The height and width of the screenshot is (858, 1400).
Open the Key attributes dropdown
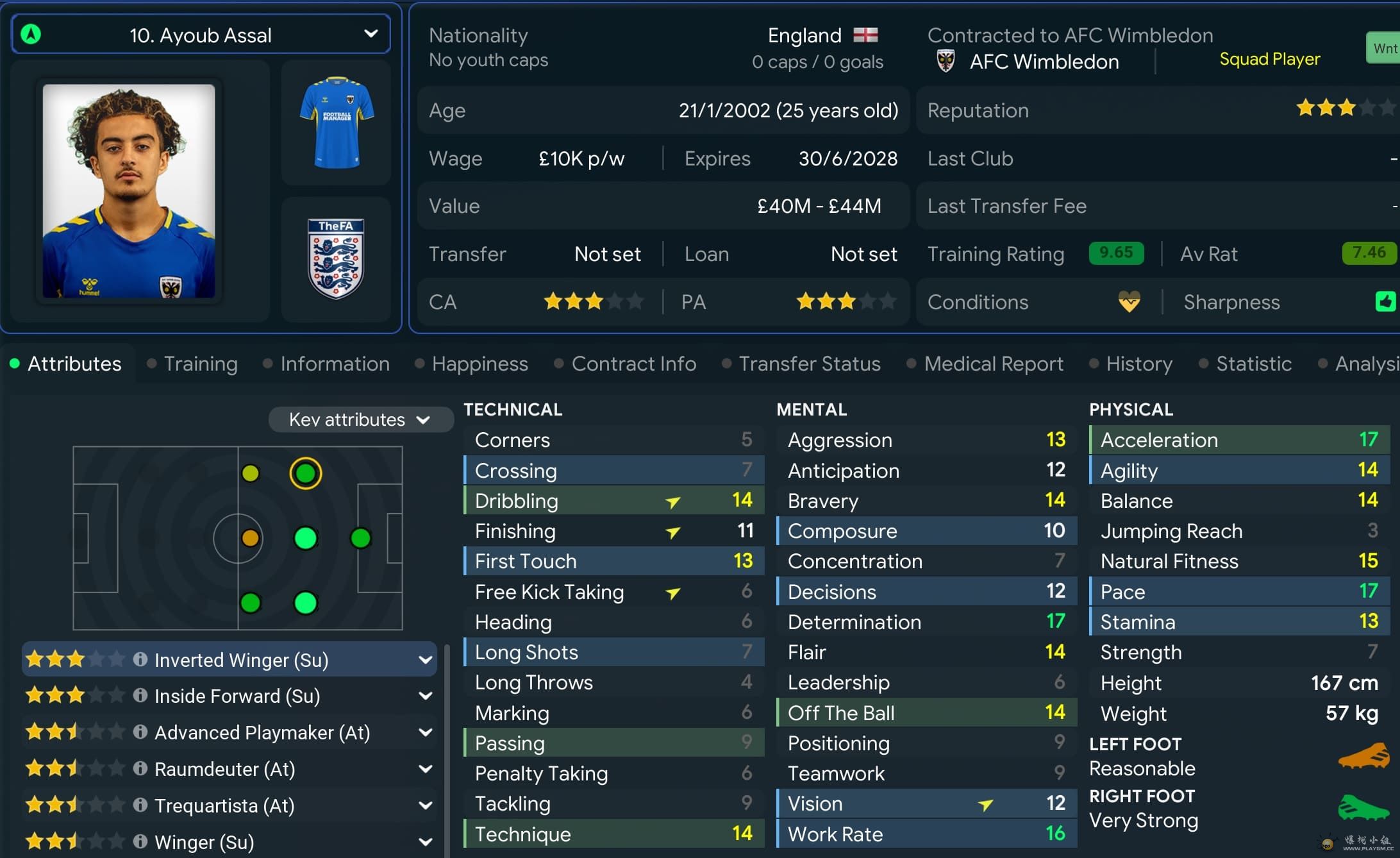point(360,419)
